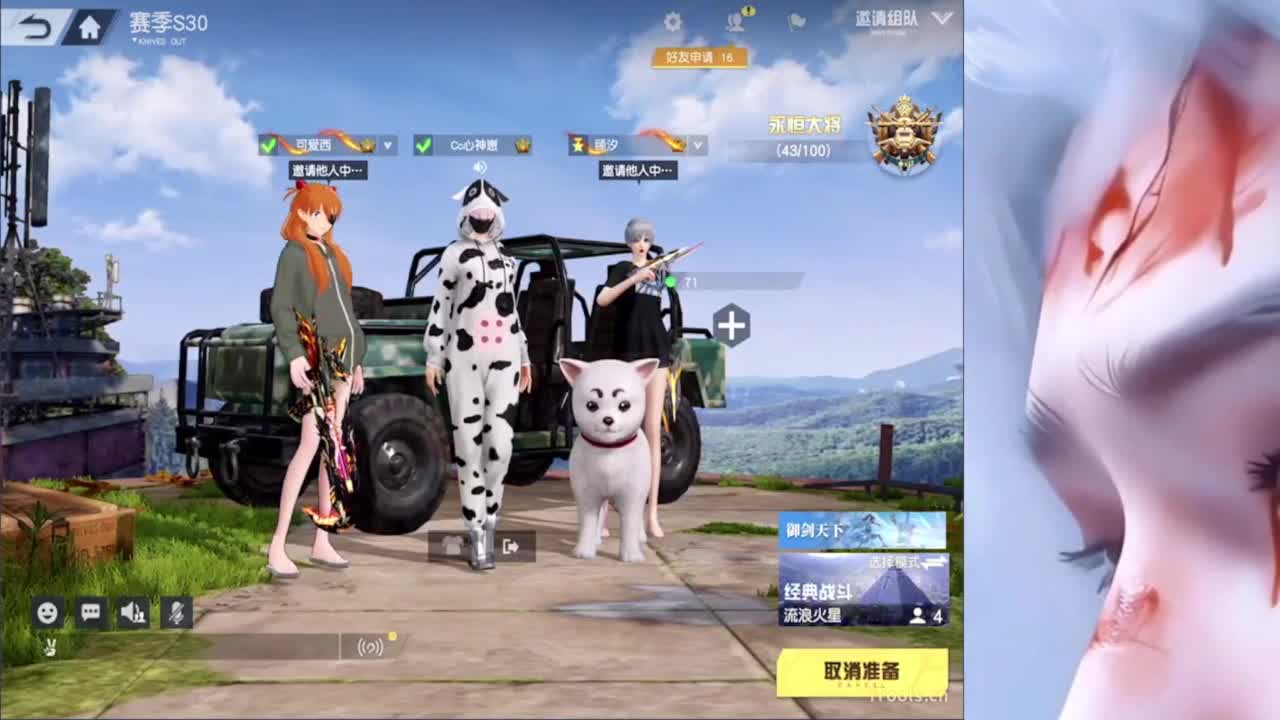1280x720 pixels.
Task: Unmute the microphone icon
Action: (176, 614)
